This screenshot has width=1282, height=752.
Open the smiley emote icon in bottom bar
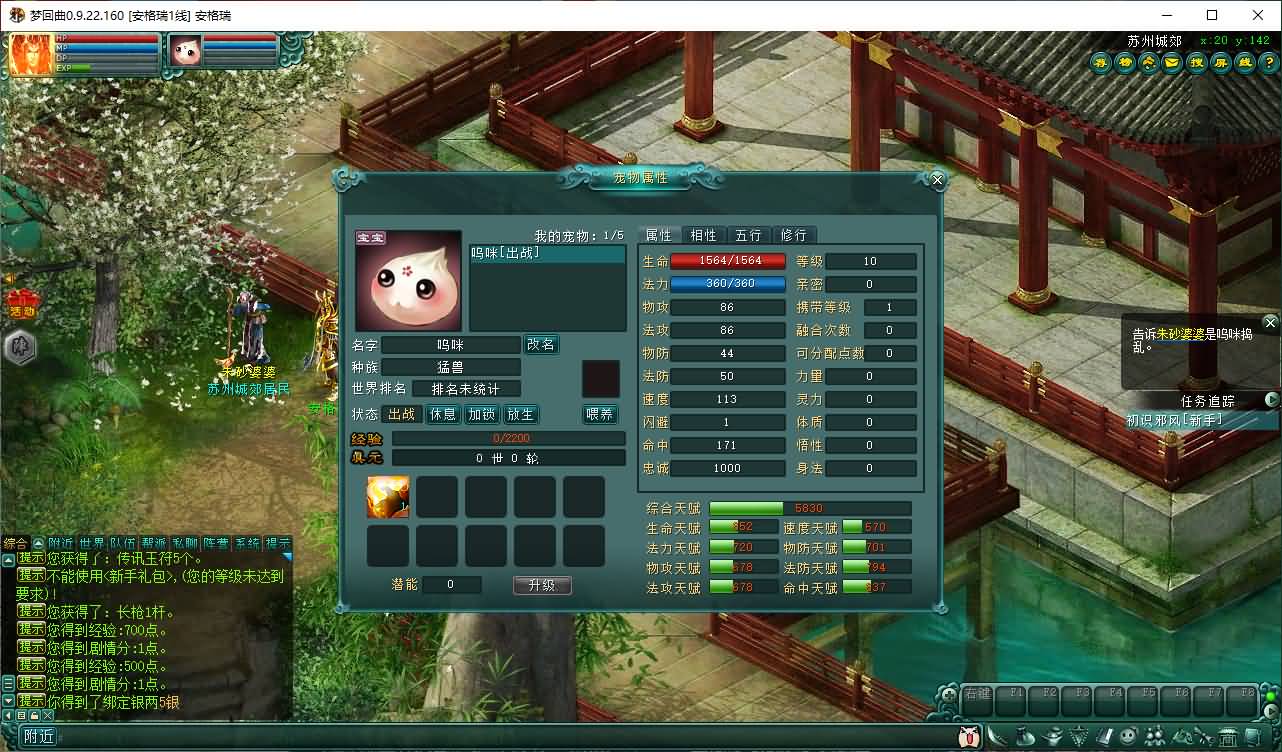click(x=1128, y=735)
